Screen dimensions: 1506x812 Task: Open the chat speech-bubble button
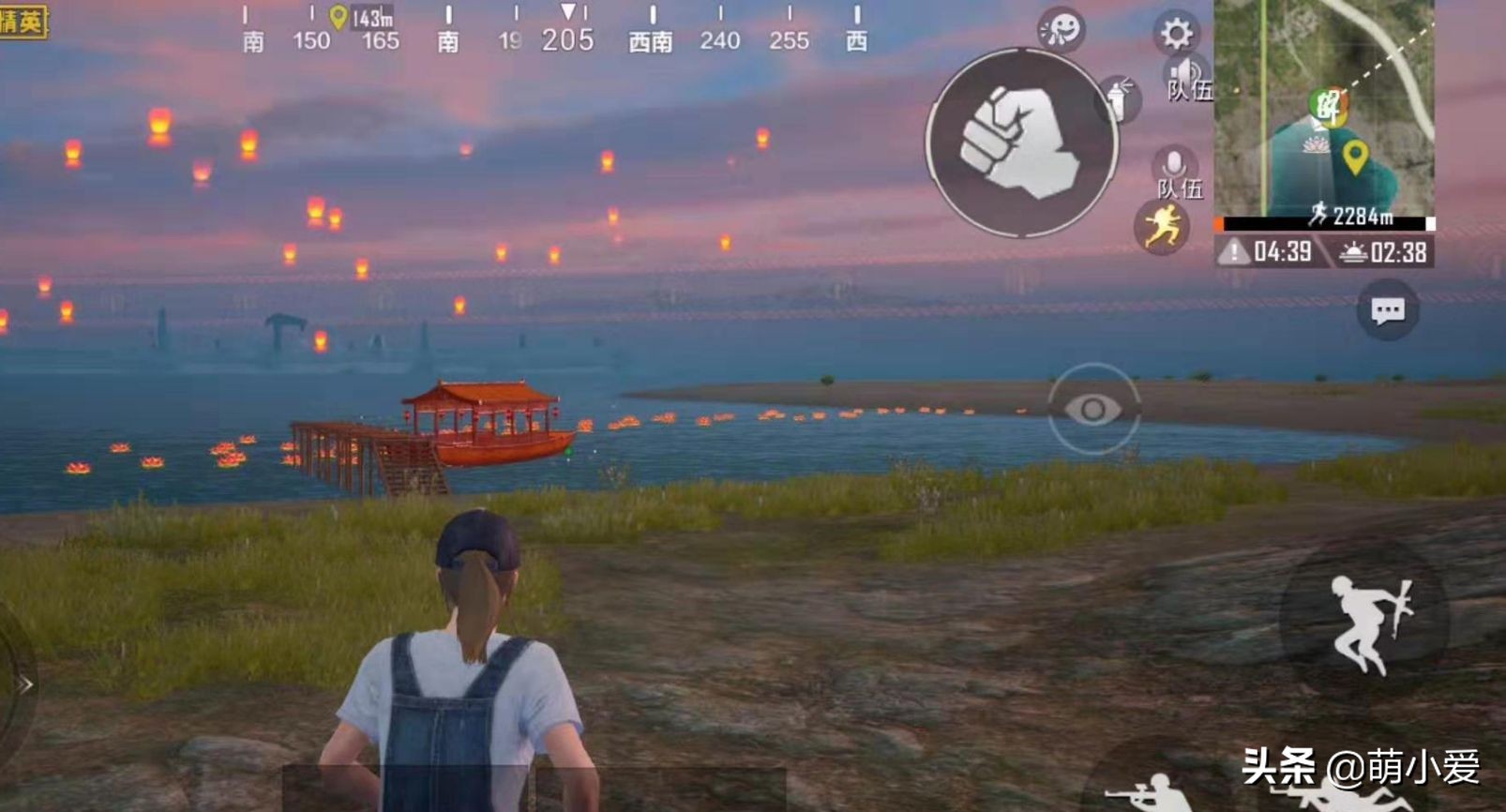point(1387,310)
